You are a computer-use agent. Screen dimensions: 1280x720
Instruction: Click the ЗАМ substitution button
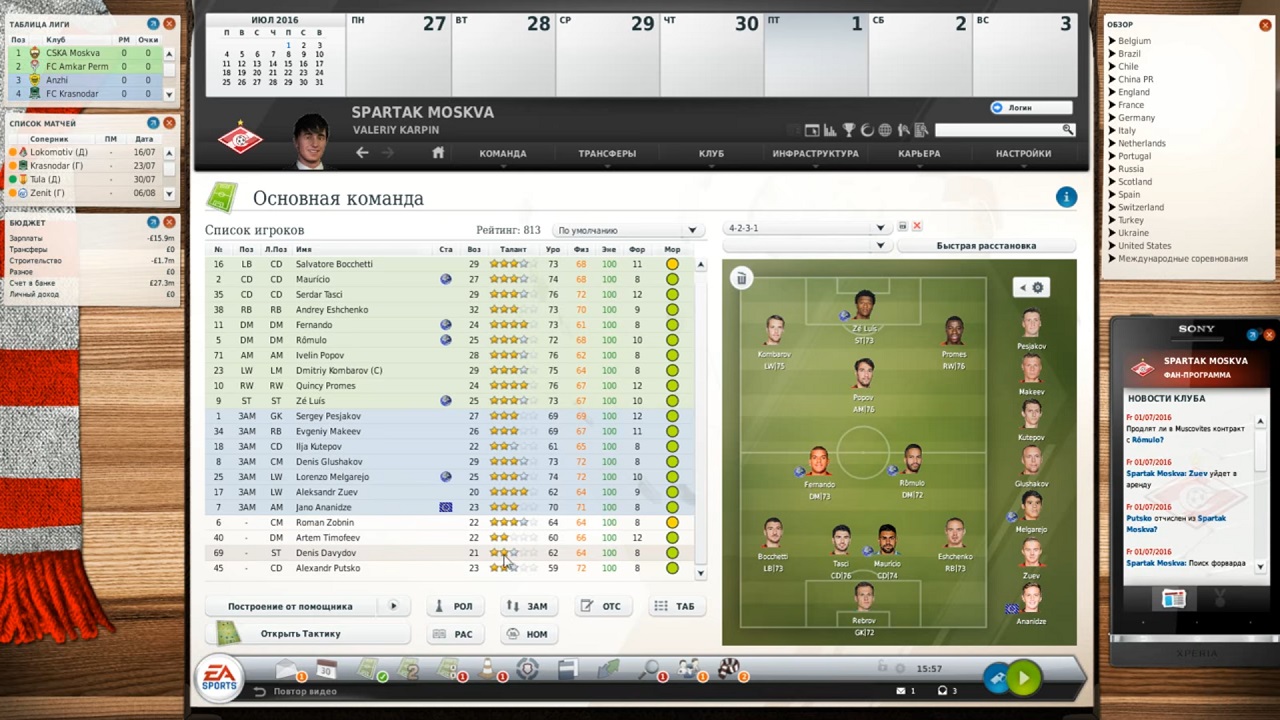(x=528, y=606)
